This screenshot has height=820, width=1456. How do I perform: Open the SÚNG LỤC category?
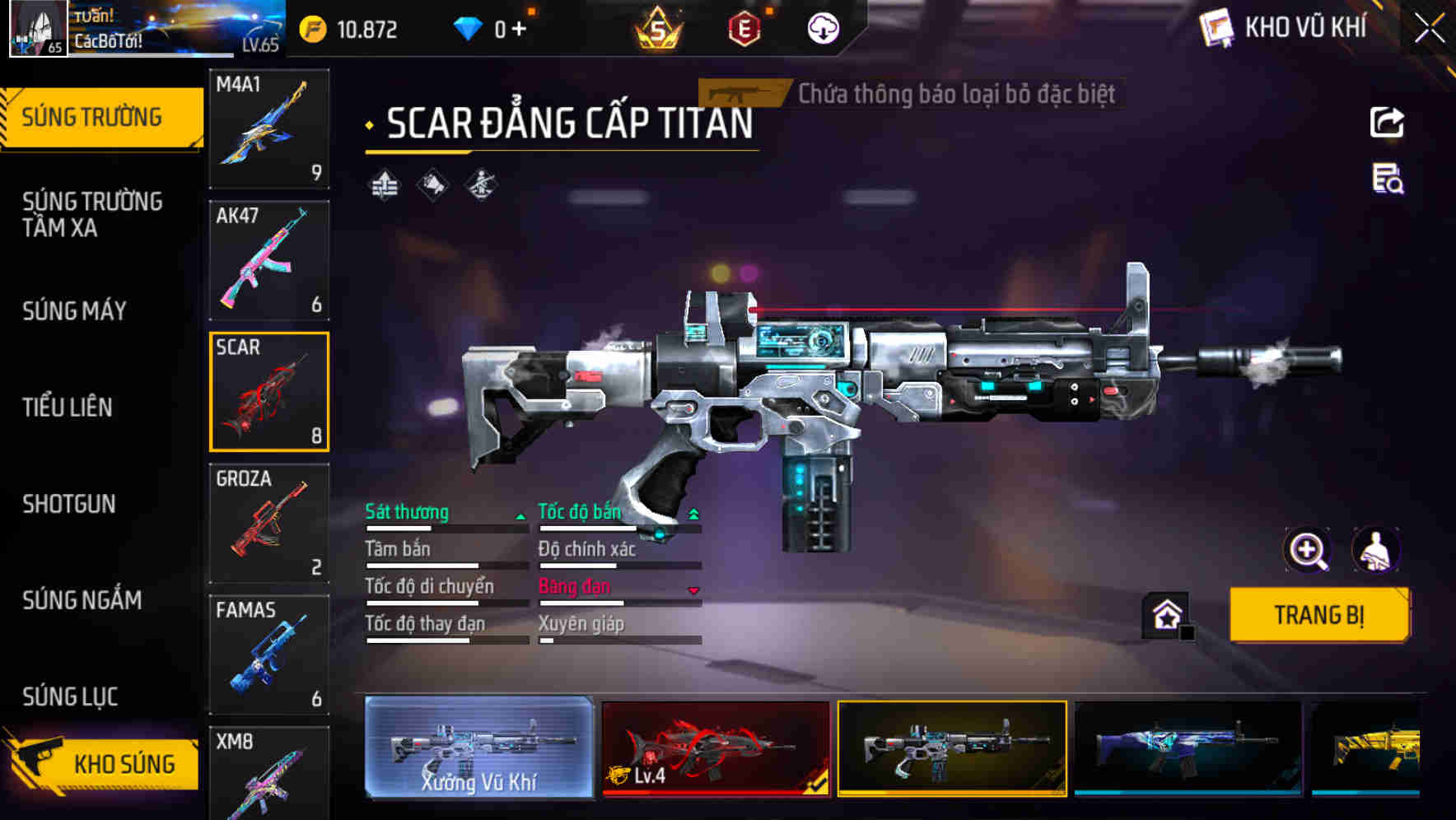coord(70,697)
